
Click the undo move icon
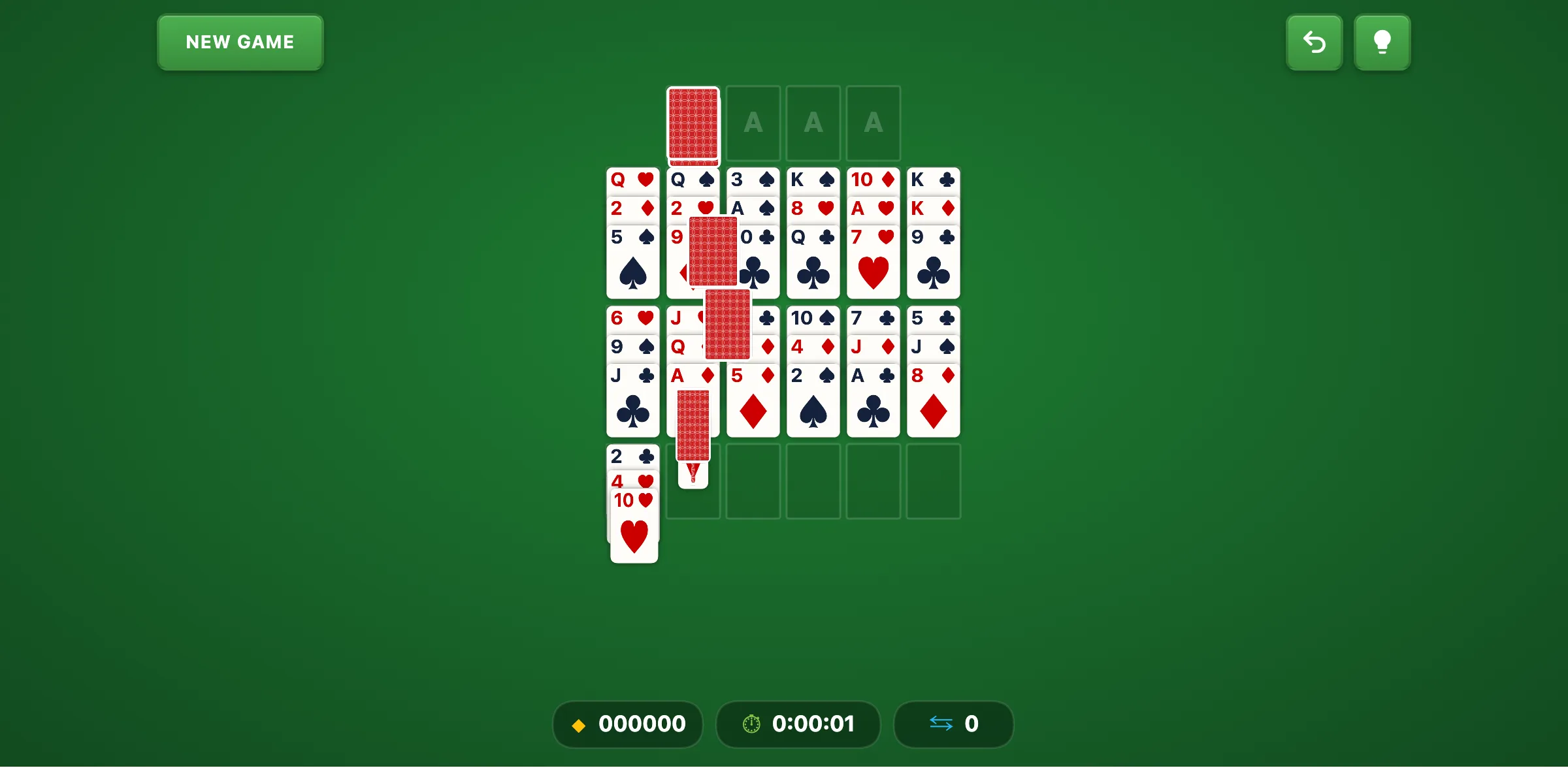1314,42
